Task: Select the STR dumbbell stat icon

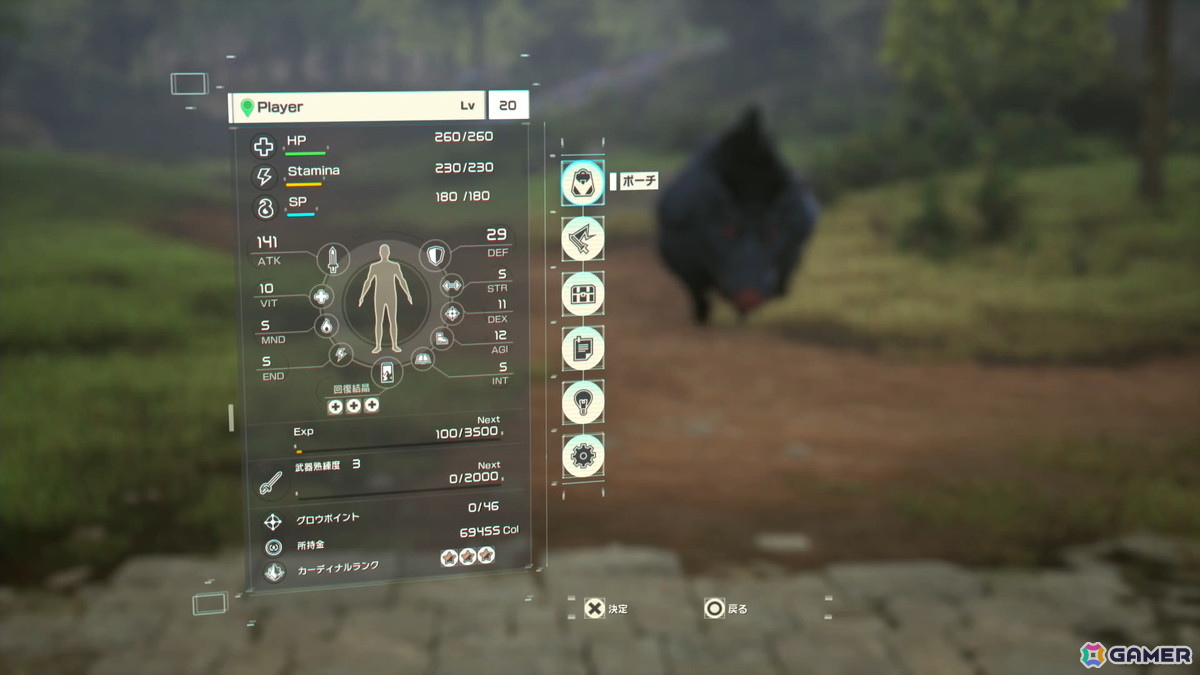Action: (x=452, y=286)
